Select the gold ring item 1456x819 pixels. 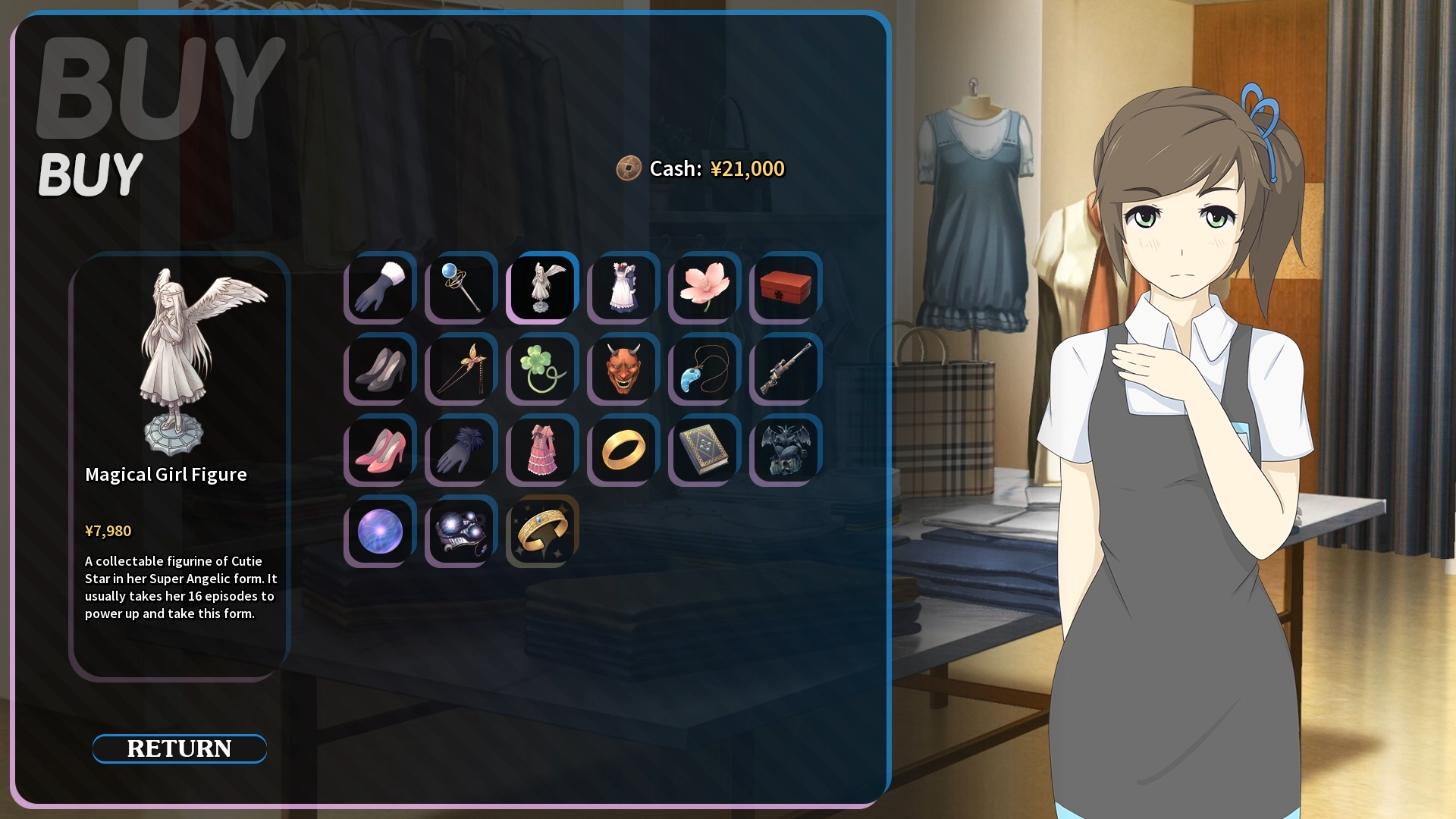click(x=622, y=450)
